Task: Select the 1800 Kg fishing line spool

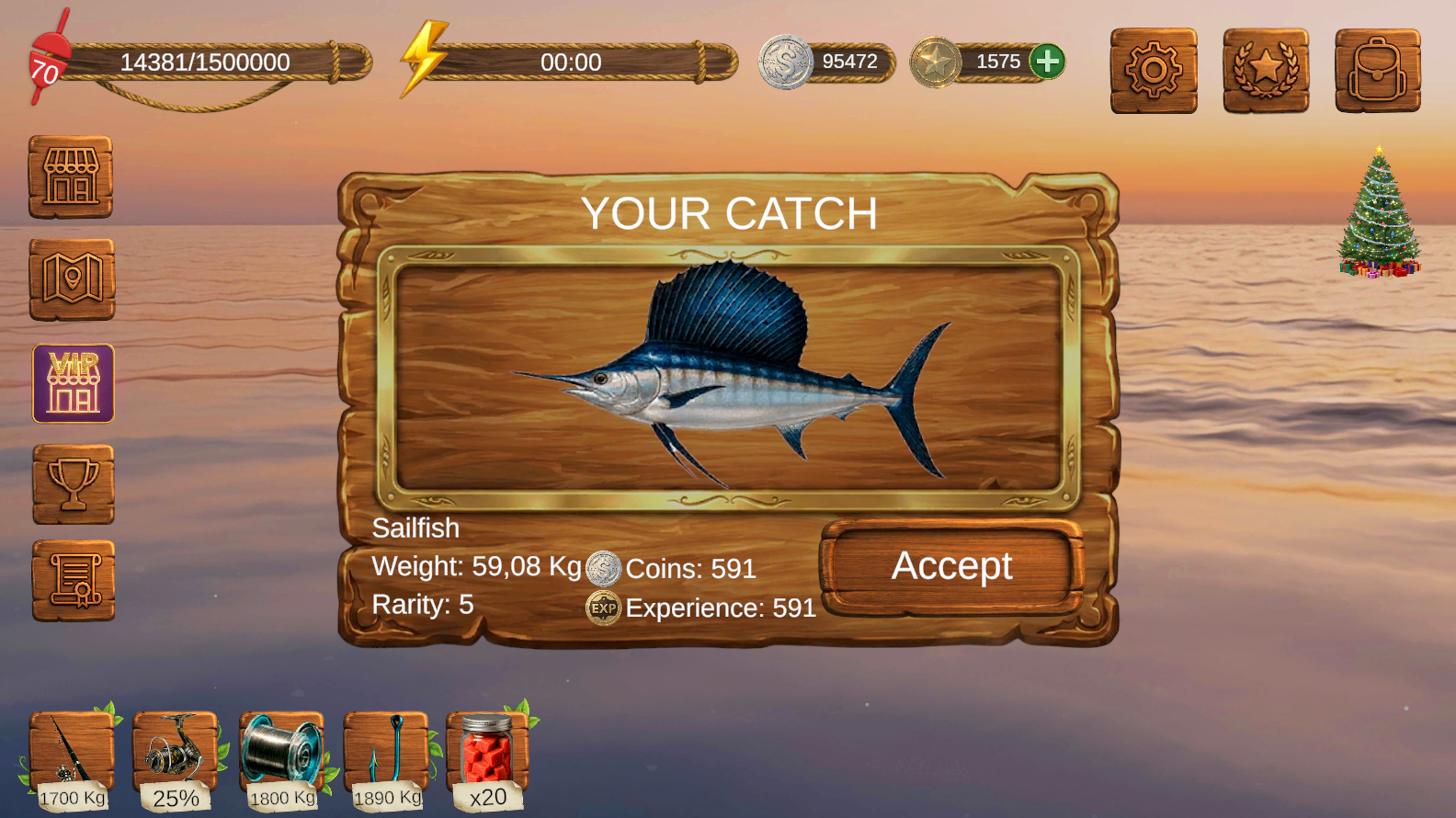Action: pyautogui.click(x=281, y=754)
